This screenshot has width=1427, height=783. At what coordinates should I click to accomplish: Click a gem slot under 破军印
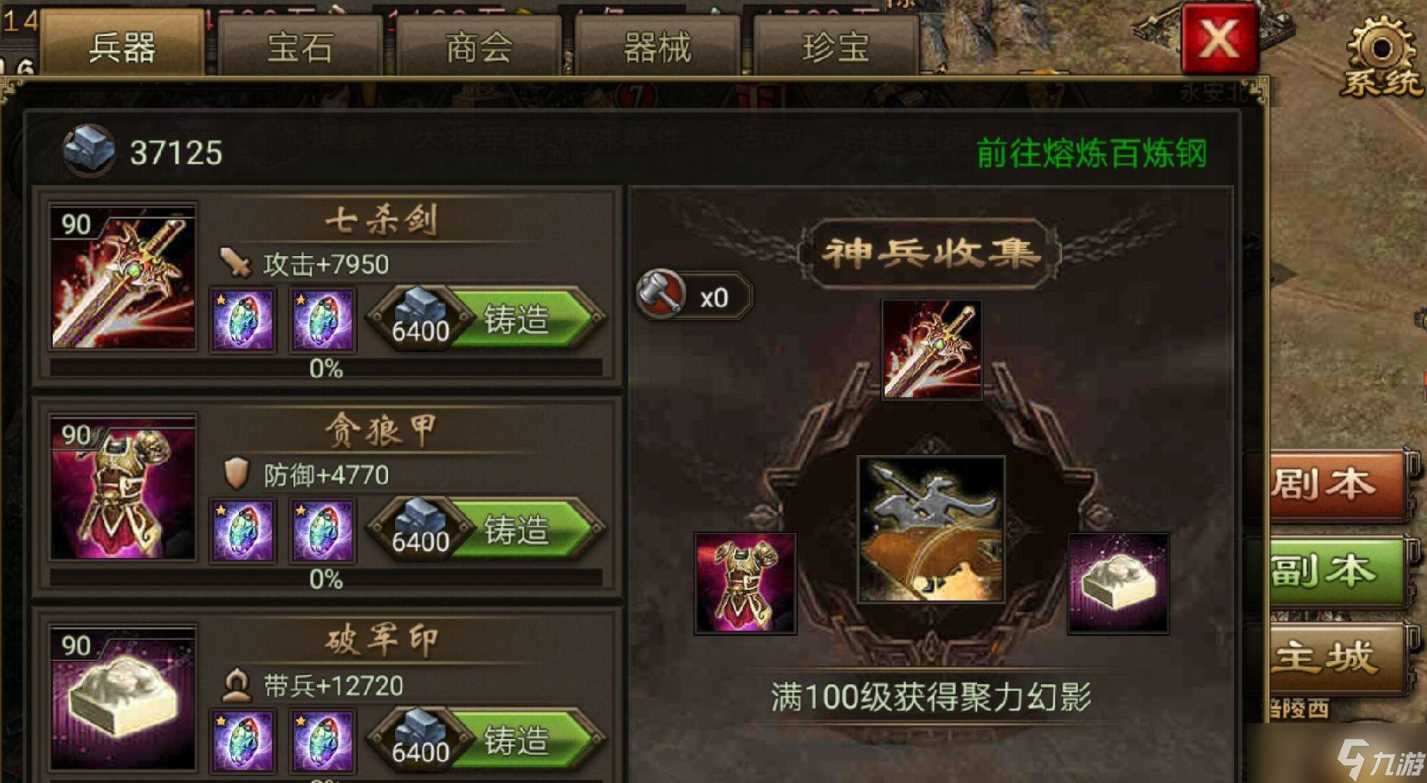(241, 740)
